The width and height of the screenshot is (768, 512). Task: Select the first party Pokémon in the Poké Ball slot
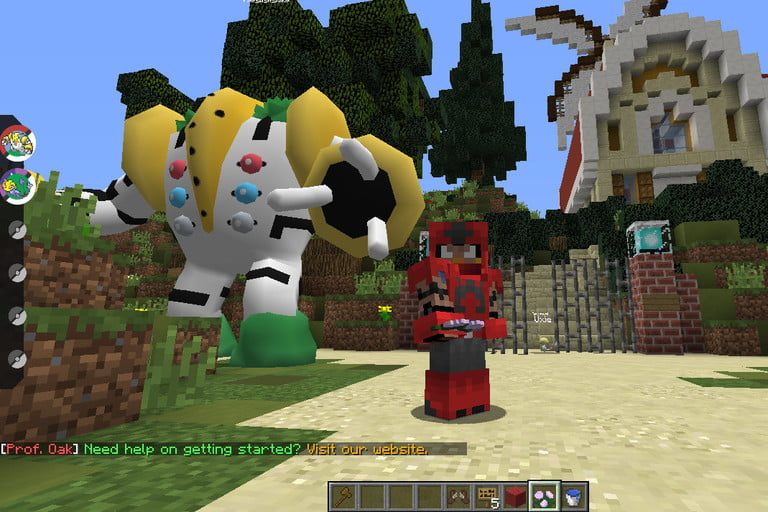click(16, 145)
